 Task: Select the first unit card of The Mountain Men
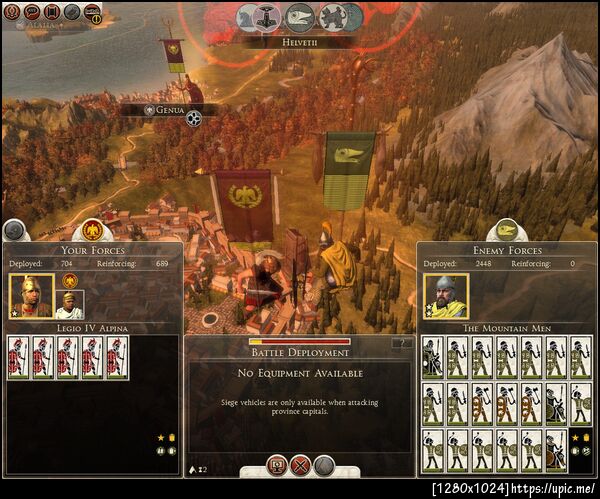coord(432,357)
